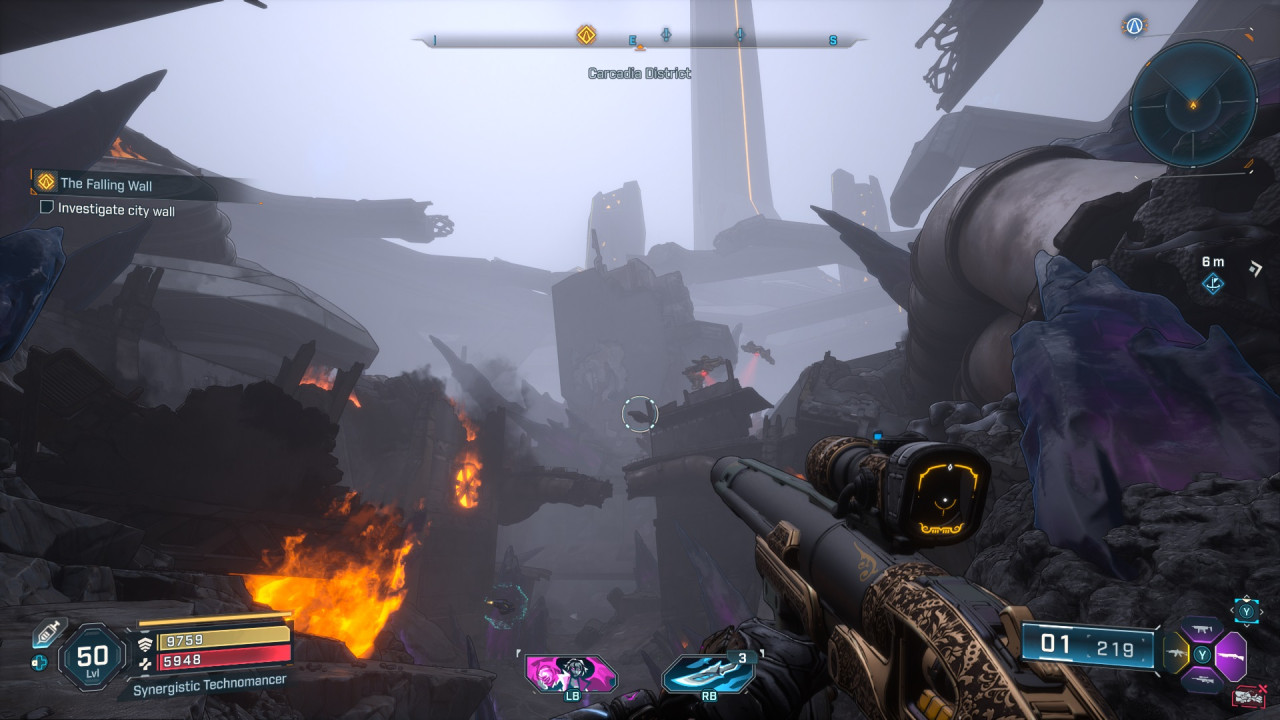This screenshot has height=720, width=1280.
Task: Select the sniper rifle weapon slot
Action: click(x=1202, y=678)
